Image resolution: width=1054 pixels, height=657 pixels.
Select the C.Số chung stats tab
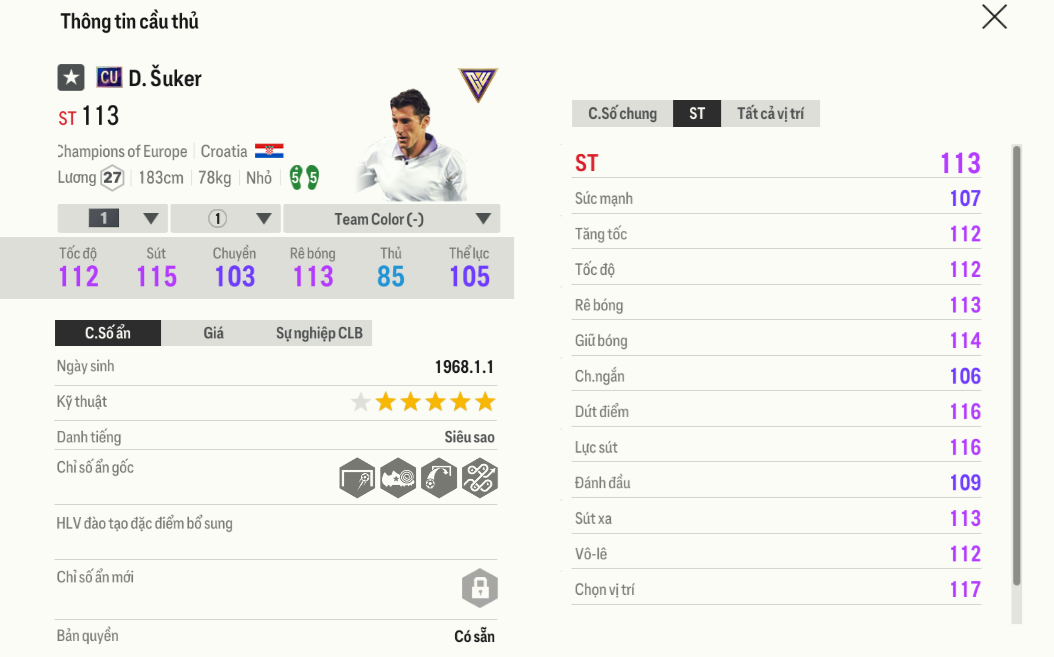coord(622,114)
